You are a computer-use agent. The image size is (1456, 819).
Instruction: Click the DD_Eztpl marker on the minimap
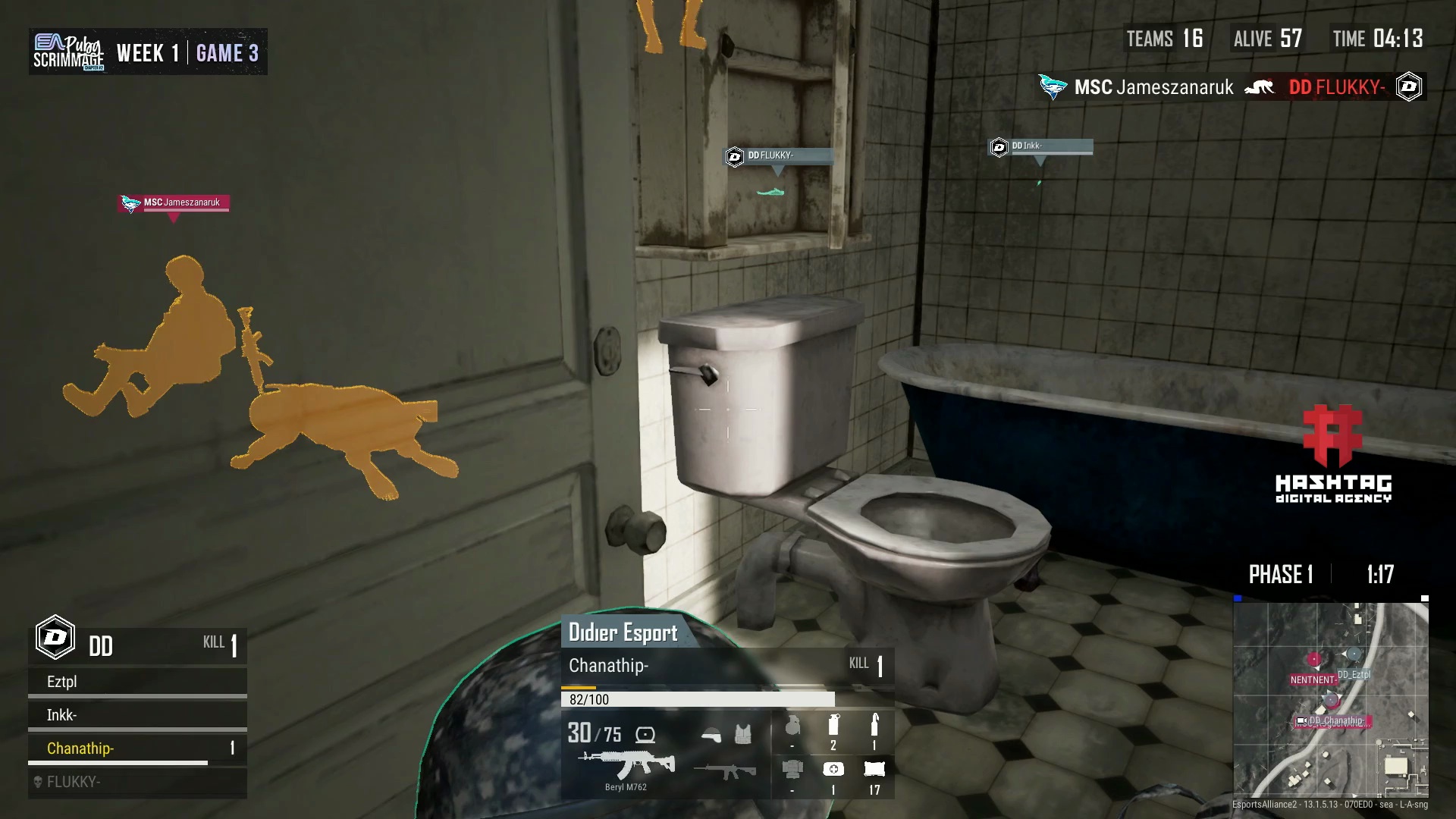point(1354,674)
